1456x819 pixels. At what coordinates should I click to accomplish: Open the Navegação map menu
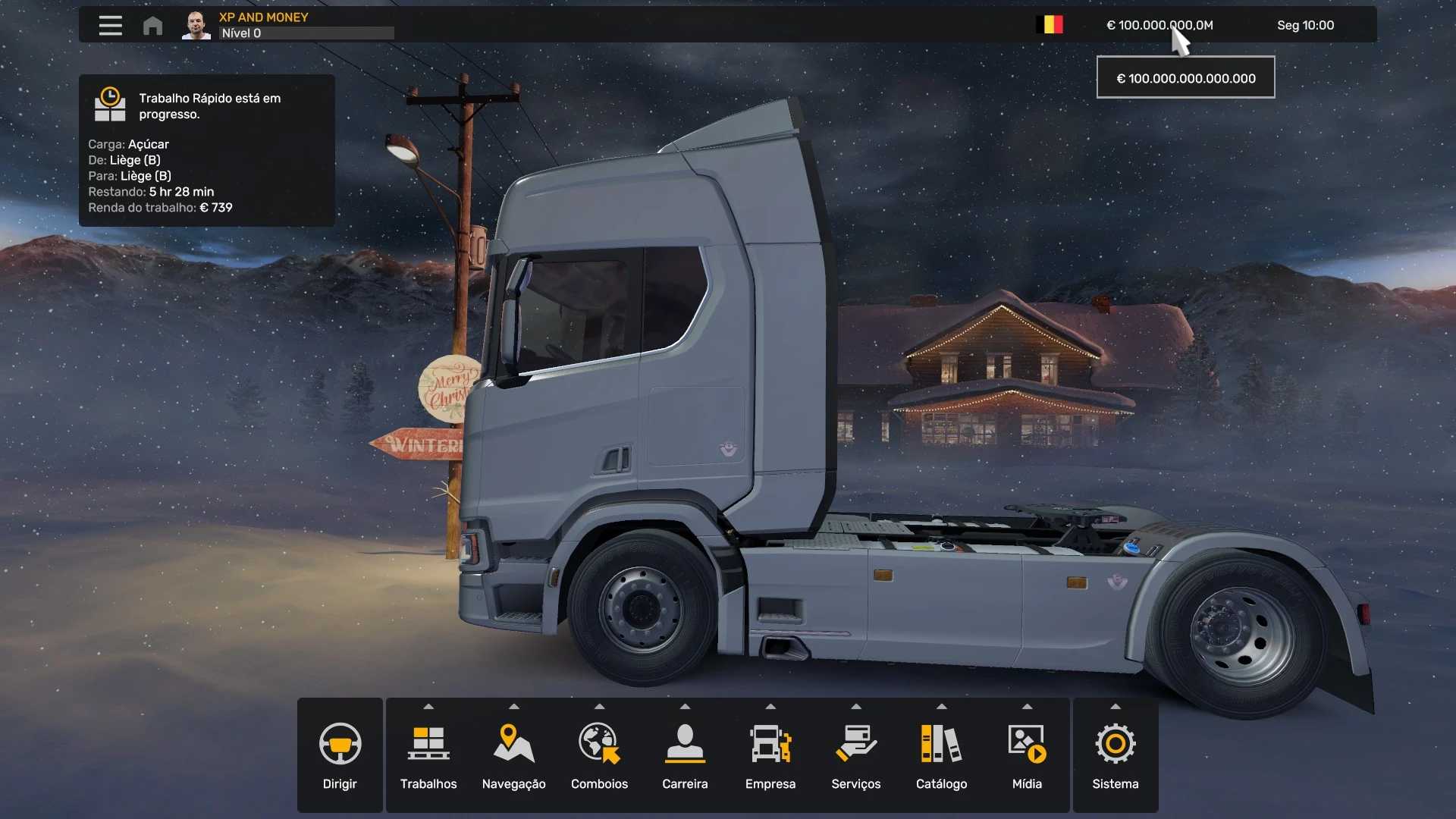pos(513,755)
